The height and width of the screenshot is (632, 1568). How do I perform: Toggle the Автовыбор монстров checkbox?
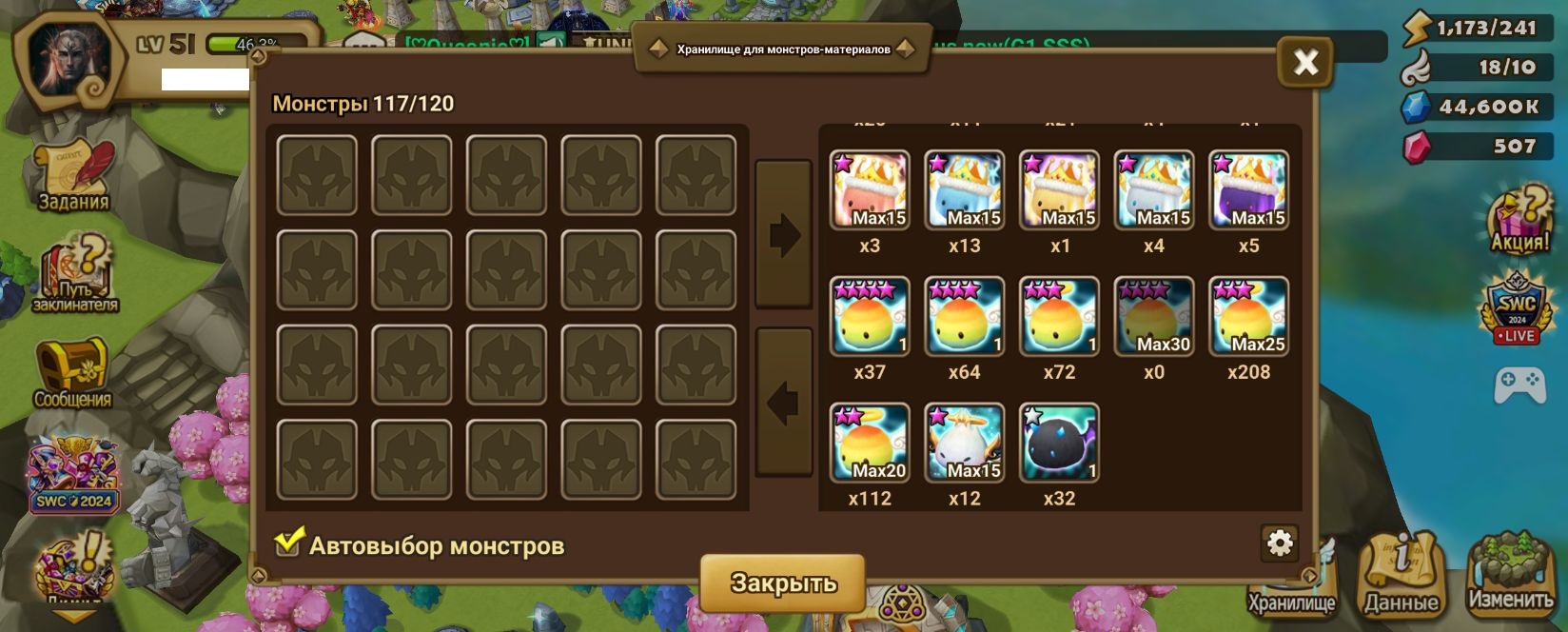pyautogui.click(x=288, y=543)
